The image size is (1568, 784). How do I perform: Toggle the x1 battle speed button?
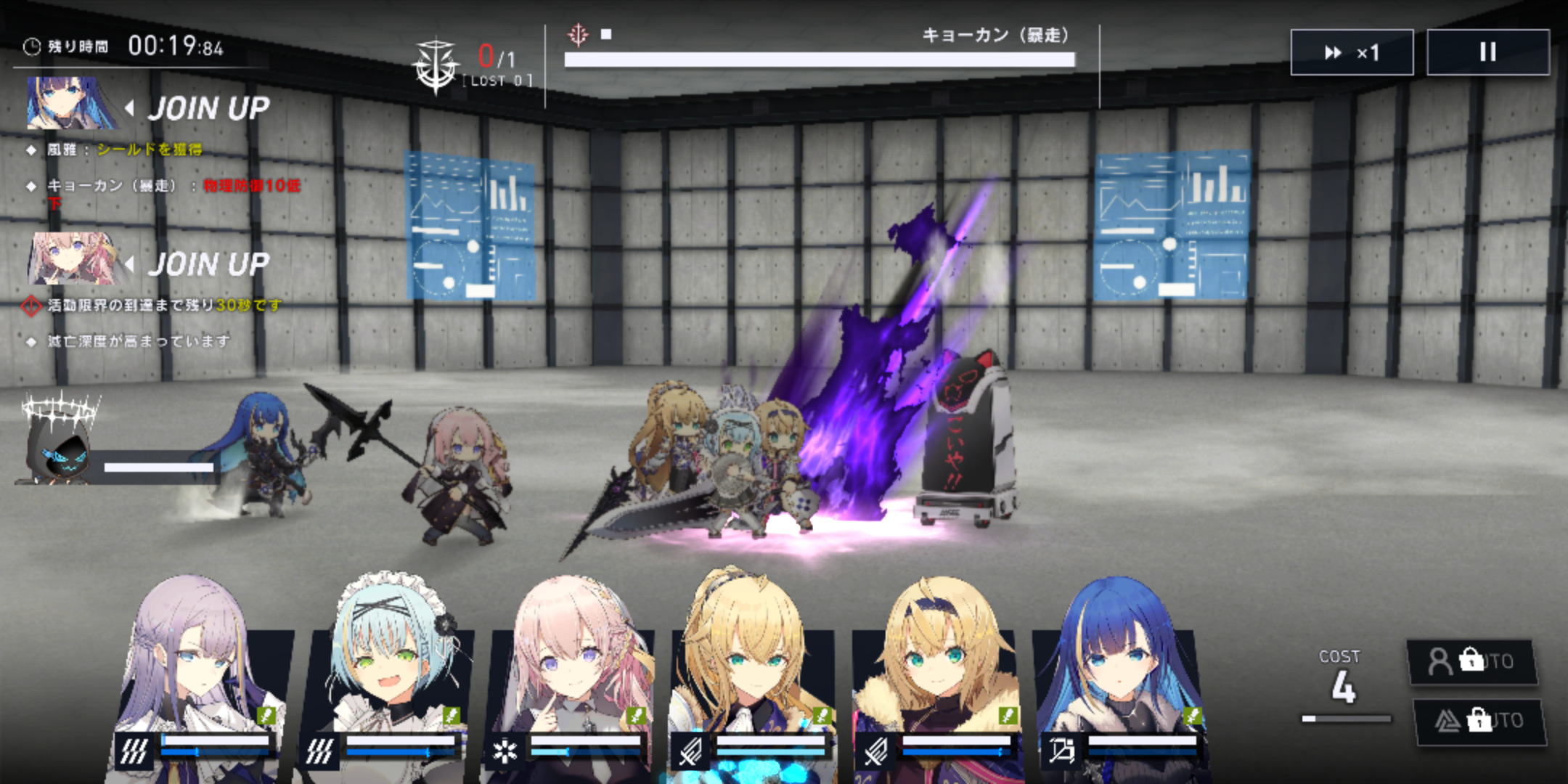coord(1351,52)
